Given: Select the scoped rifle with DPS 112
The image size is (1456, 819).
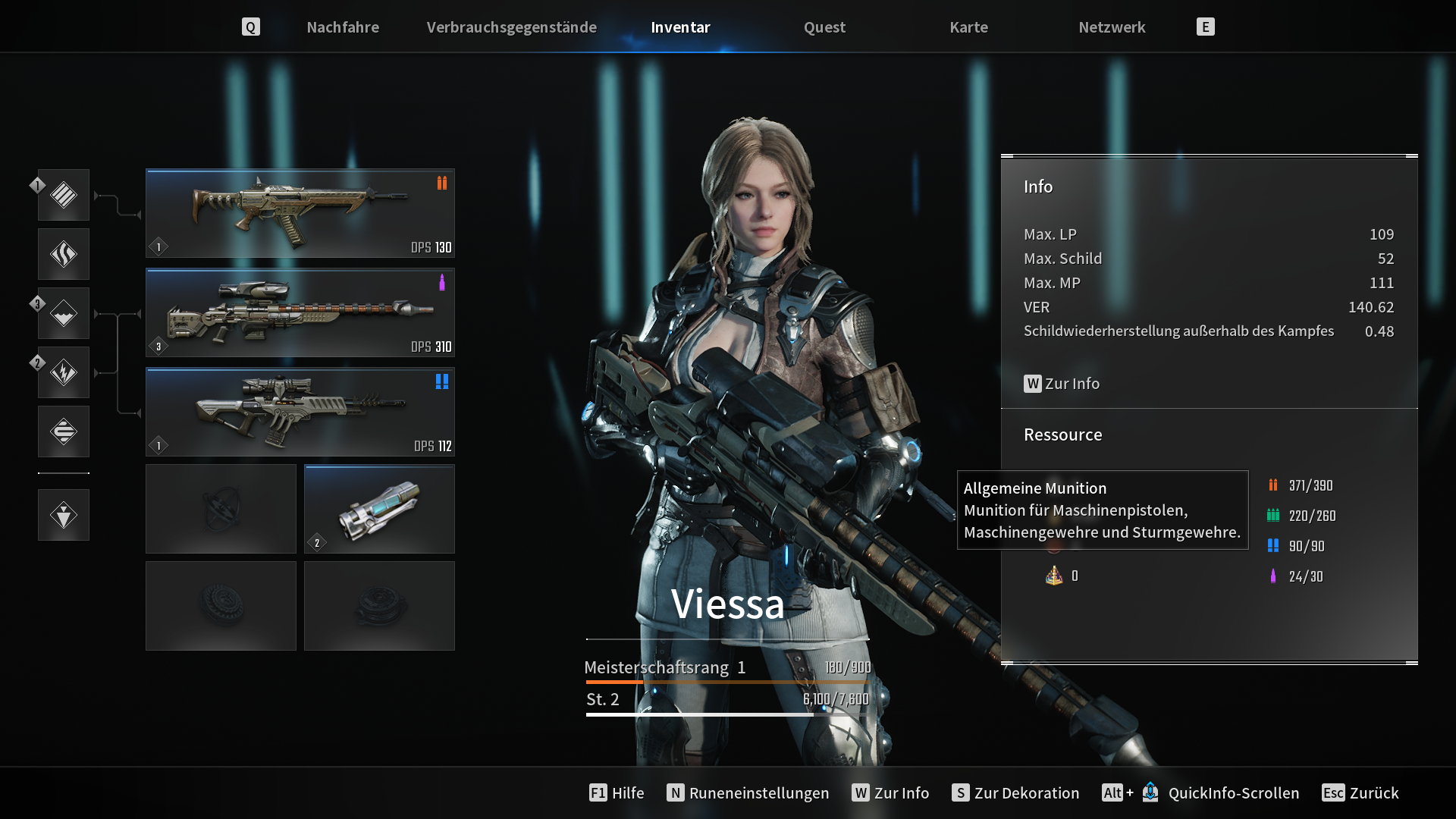Looking at the screenshot, I should 300,412.
